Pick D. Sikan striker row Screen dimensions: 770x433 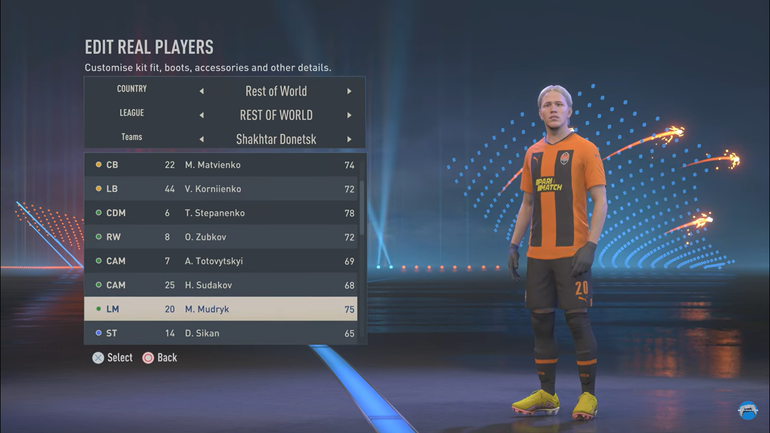point(220,333)
